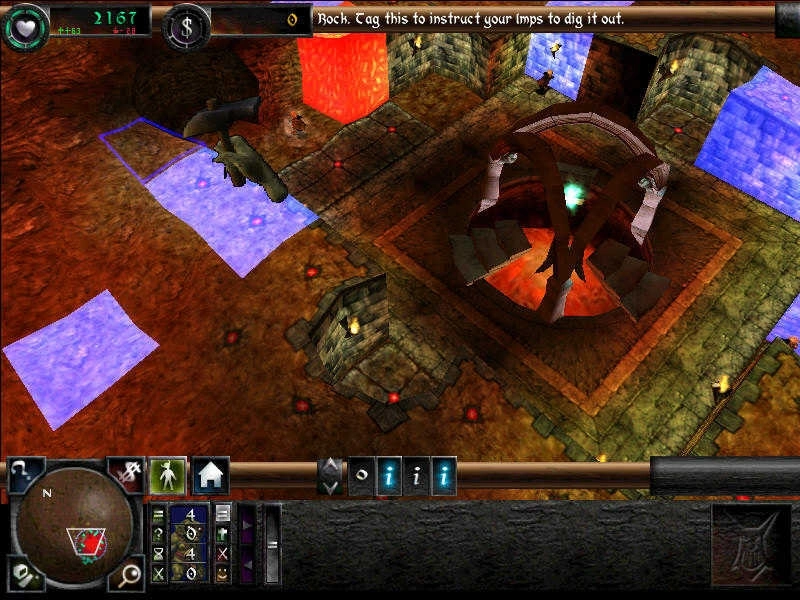Open the creatures panel tab
Viewport: 800px width, 600px height.
click(167, 475)
